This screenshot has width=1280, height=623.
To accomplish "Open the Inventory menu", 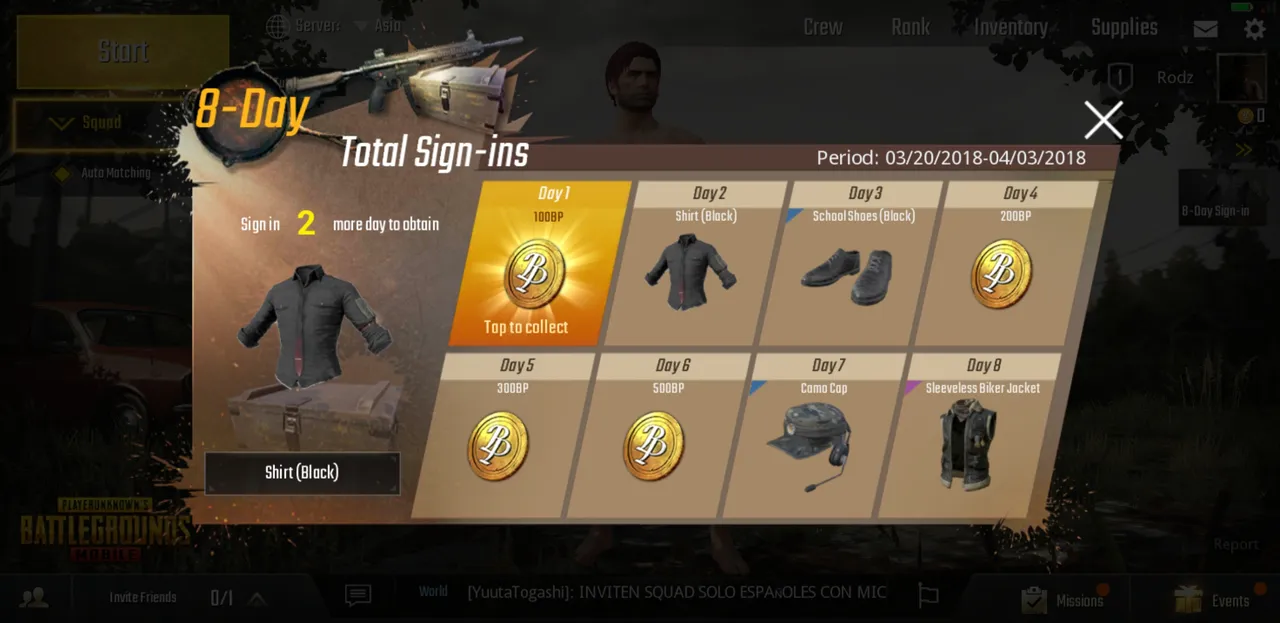I will (1010, 28).
